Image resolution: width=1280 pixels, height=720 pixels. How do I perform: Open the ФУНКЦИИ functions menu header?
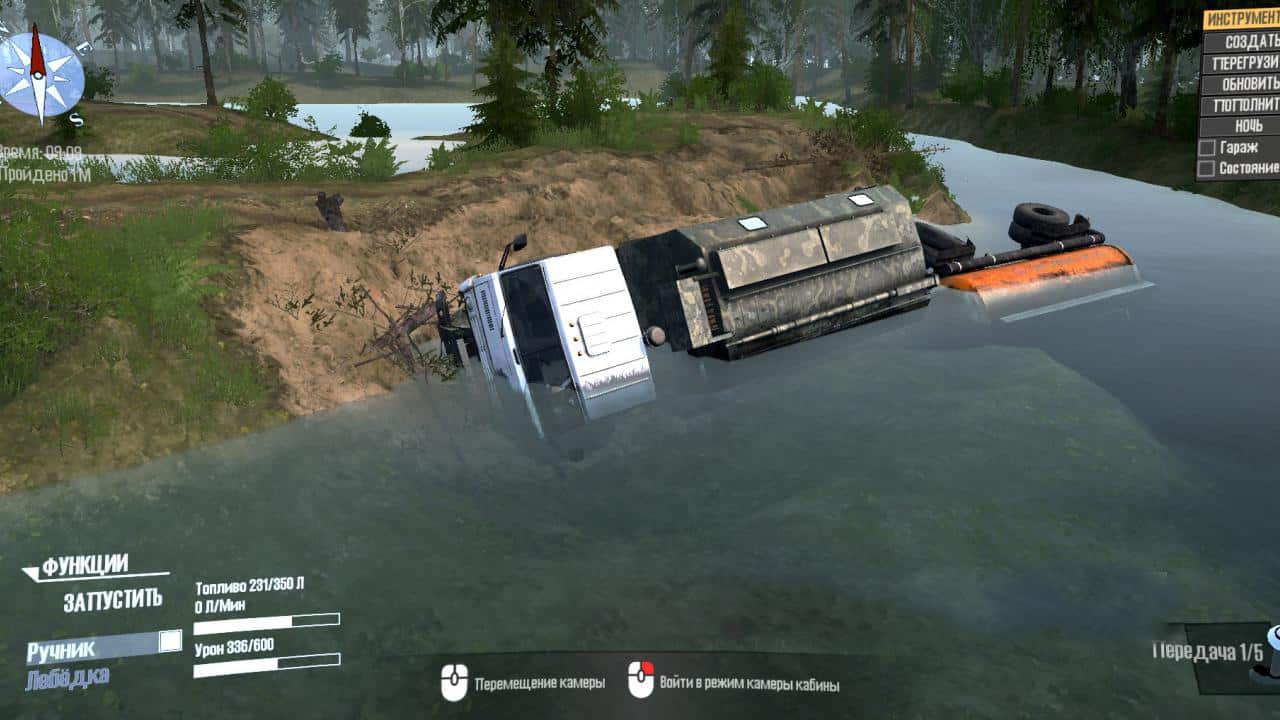(x=86, y=565)
